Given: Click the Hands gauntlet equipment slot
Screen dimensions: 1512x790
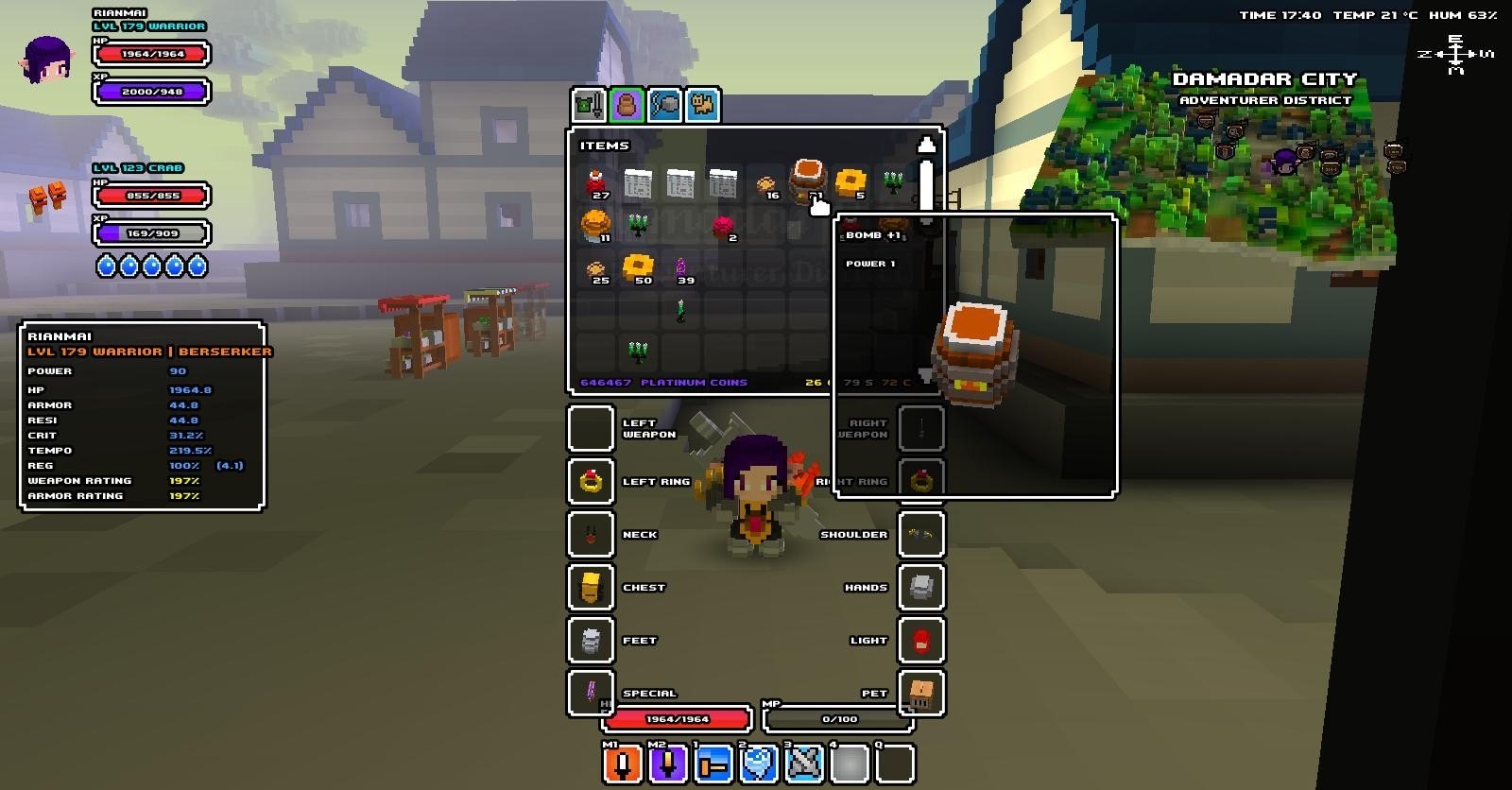Looking at the screenshot, I should 920,587.
